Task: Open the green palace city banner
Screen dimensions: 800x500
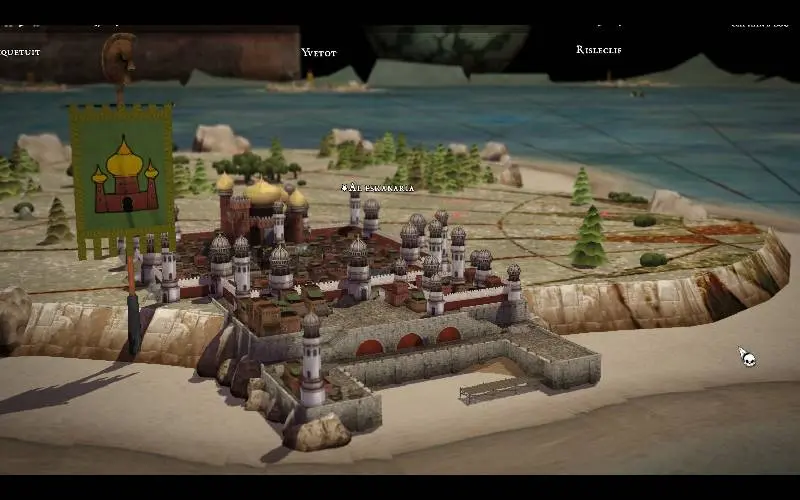Action: click(121, 175)
